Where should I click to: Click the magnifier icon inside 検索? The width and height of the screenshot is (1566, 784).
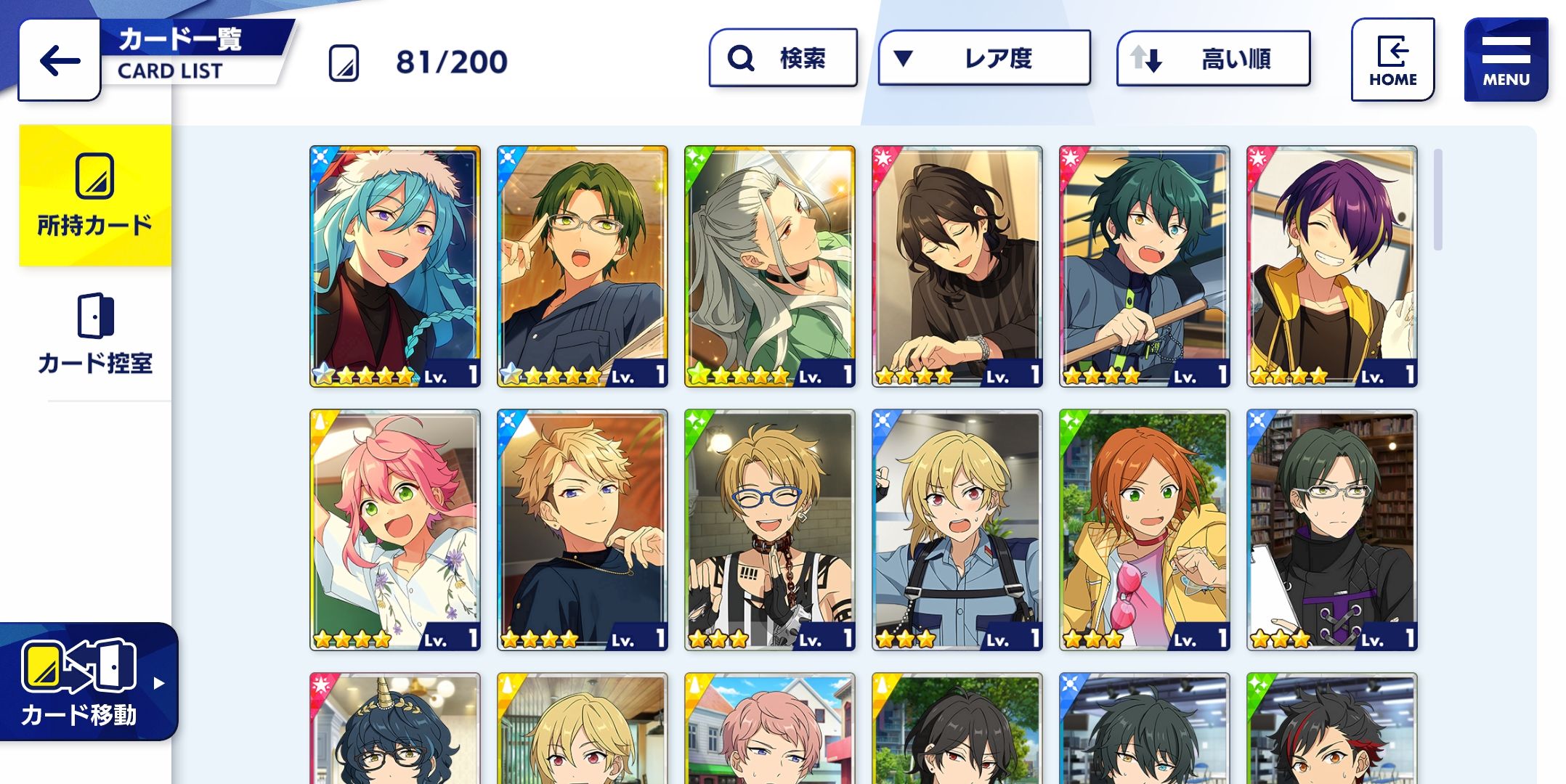739,58
